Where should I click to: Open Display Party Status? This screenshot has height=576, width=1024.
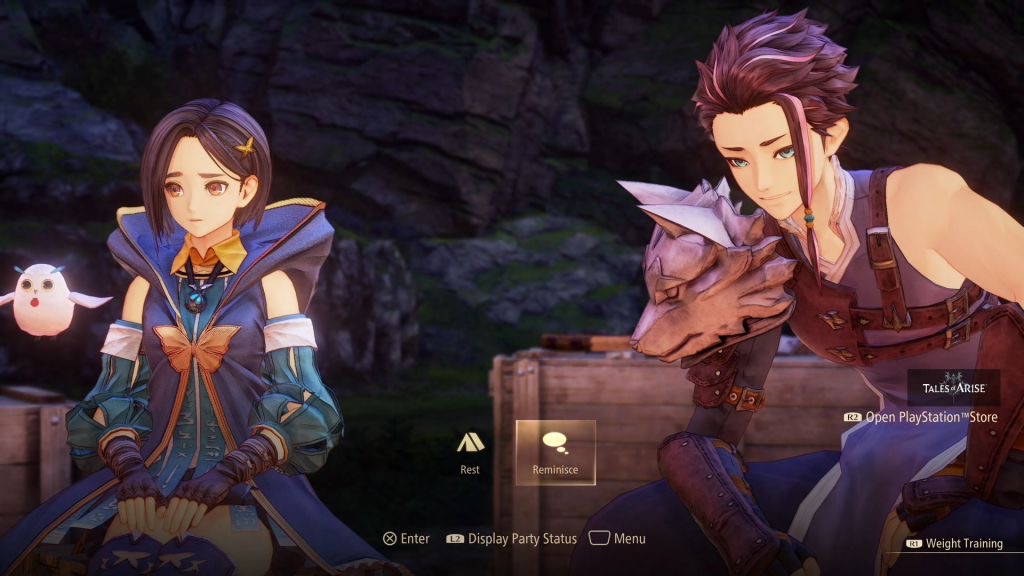512,538
